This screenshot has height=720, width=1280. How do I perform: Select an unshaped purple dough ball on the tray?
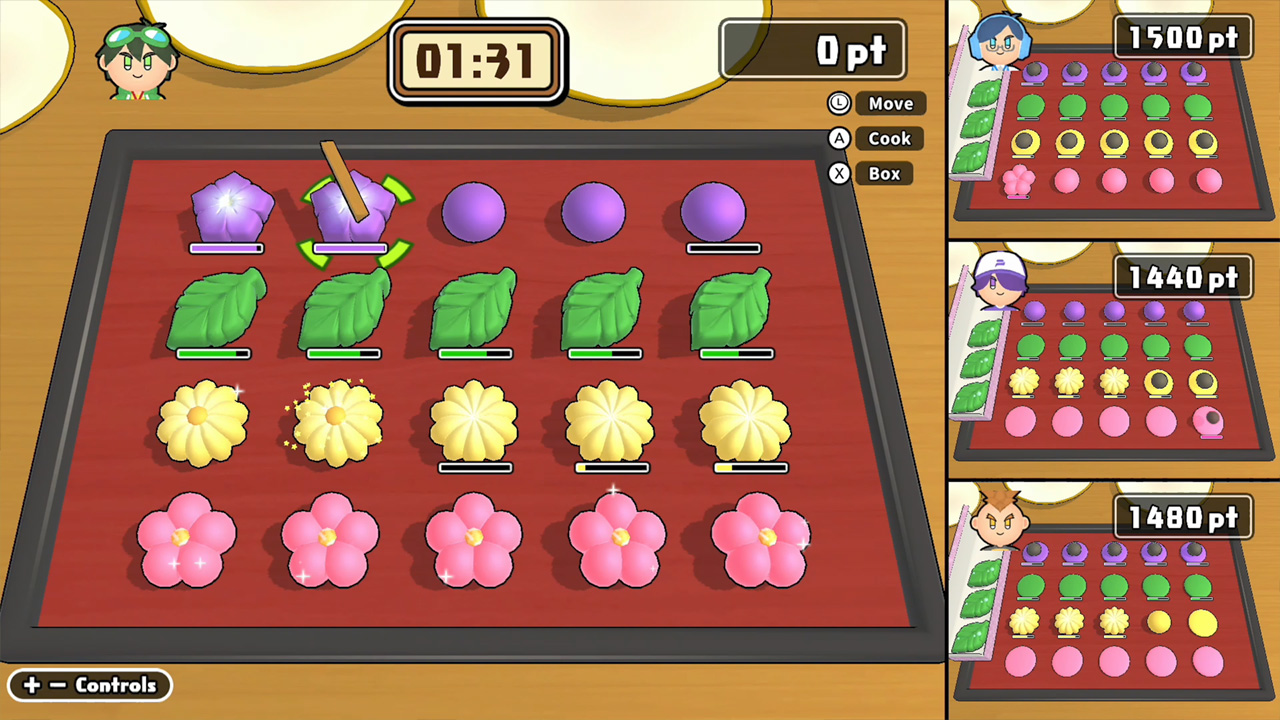point(475,210)
